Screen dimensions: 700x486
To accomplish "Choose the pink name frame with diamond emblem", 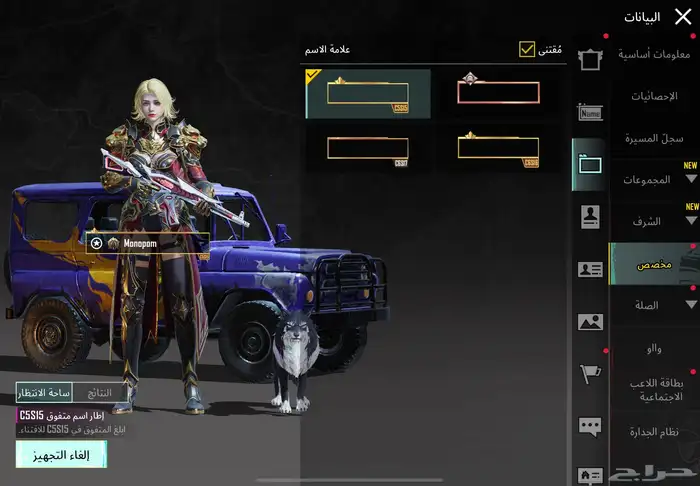I will (x=498, y=93).
